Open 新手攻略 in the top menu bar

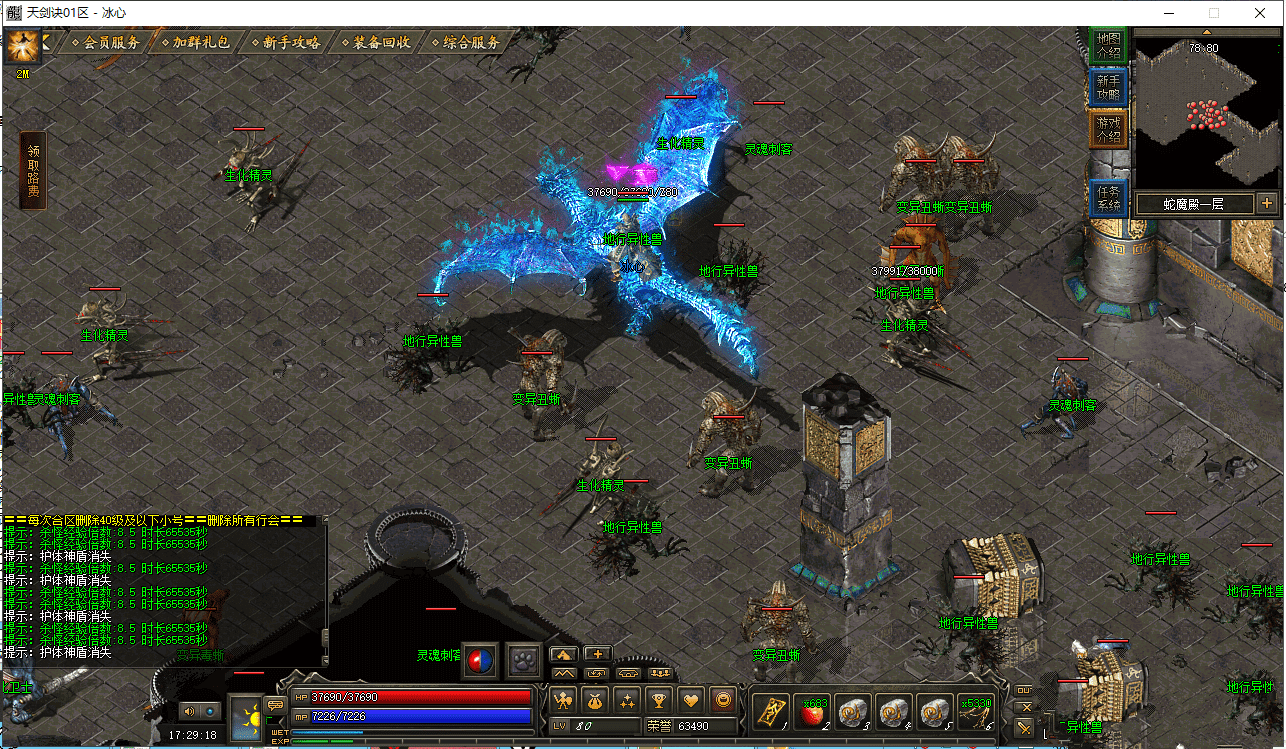tap(290, 43)
